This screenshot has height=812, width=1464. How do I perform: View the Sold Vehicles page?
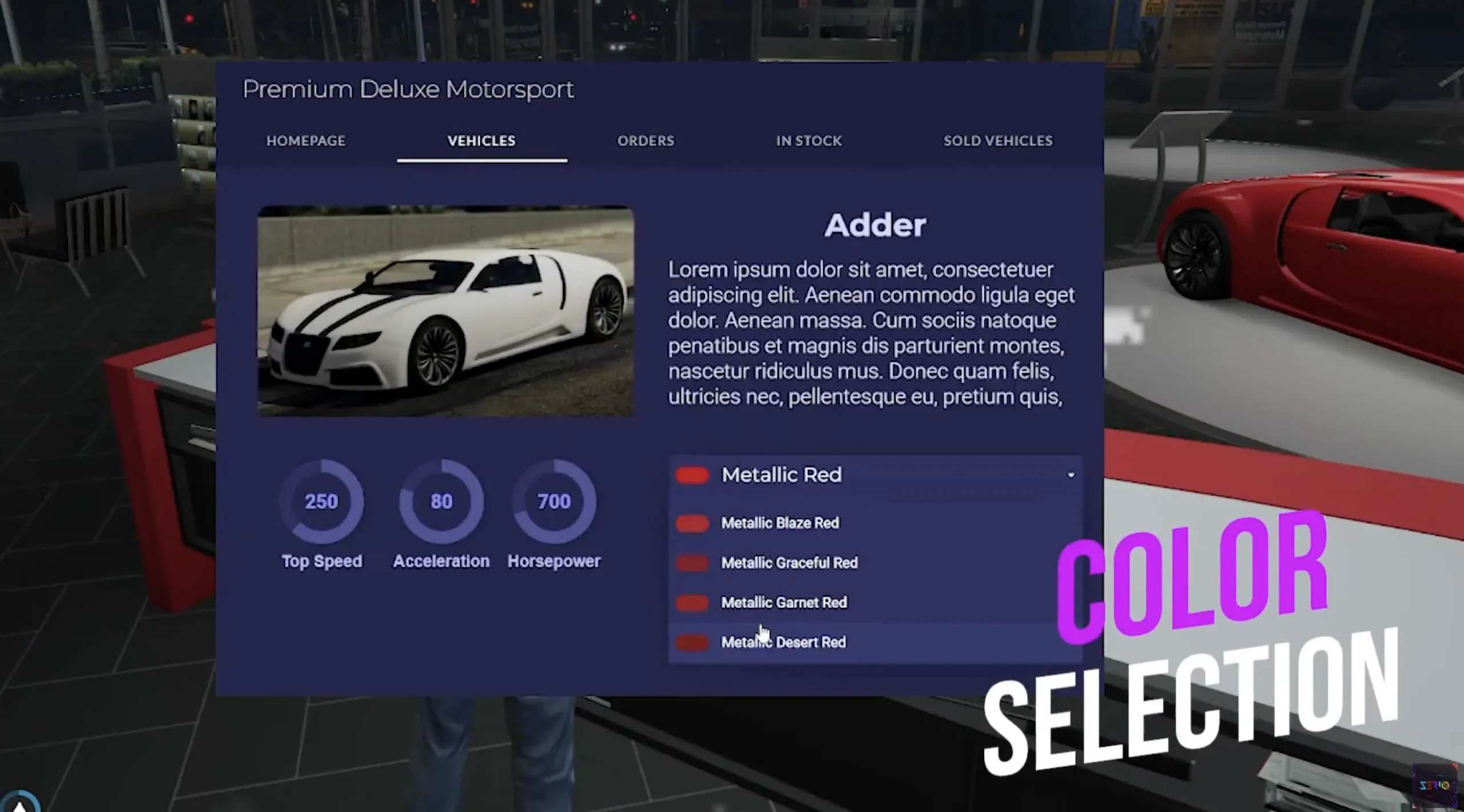997,141
